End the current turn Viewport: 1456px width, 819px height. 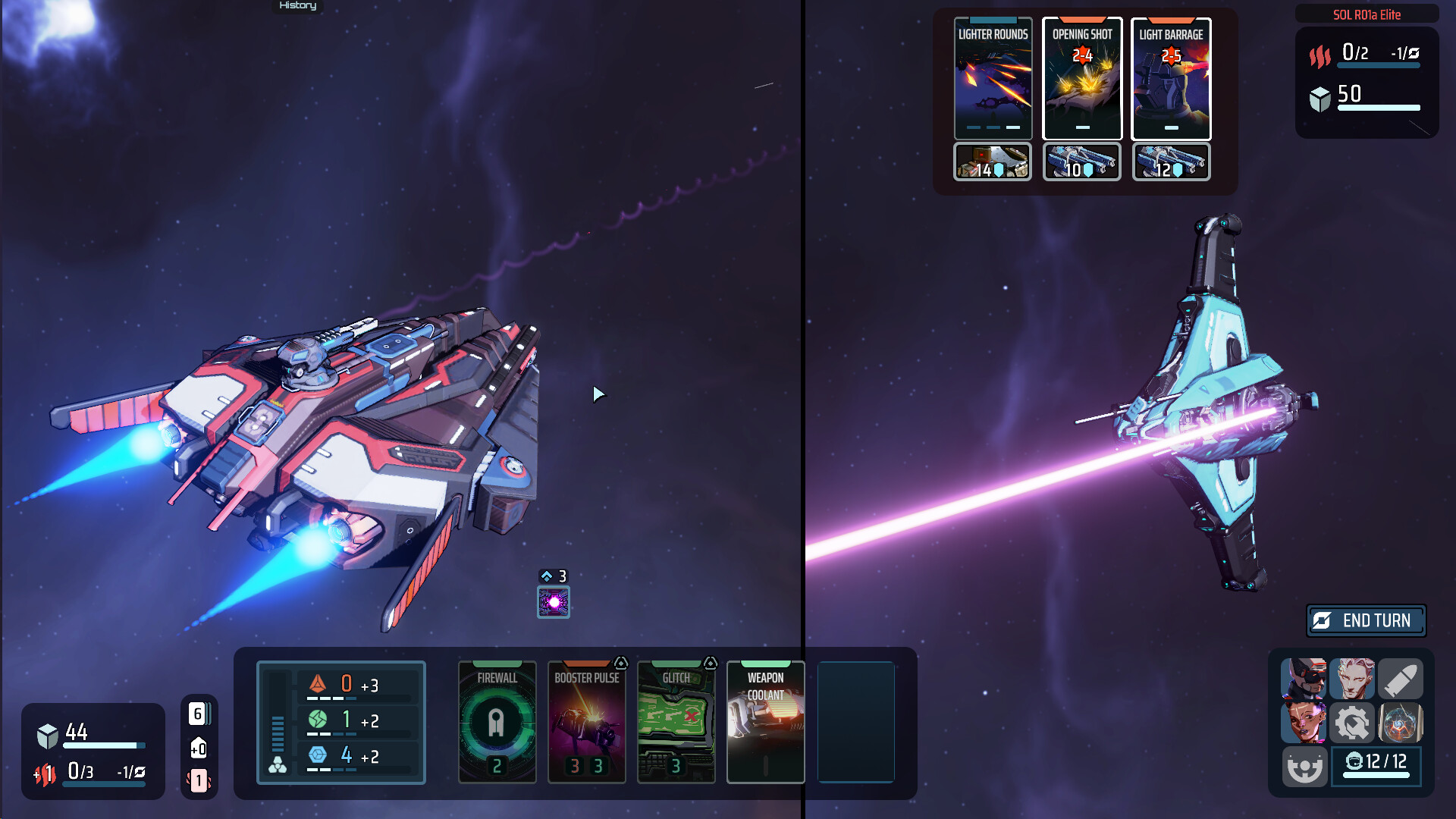(1366, 620)
